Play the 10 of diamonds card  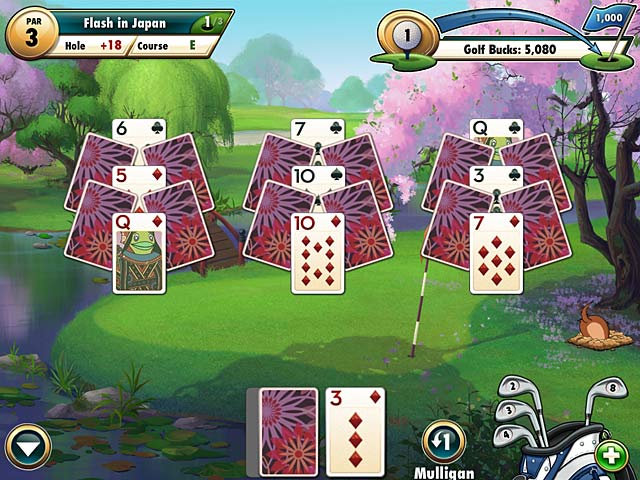tap(317, 253)
